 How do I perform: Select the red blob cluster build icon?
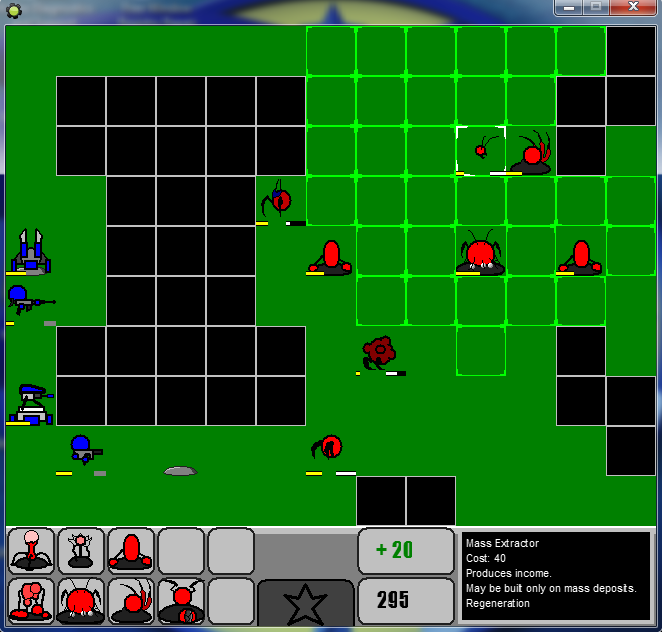click(x=31, y=601)
